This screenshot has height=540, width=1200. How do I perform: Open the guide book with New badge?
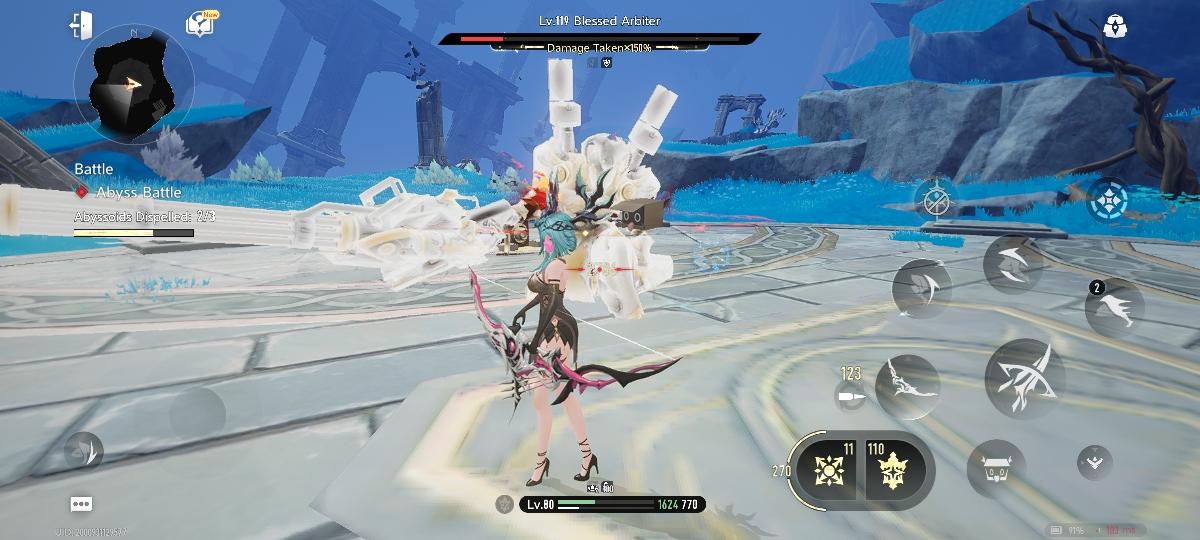point(199,25)
